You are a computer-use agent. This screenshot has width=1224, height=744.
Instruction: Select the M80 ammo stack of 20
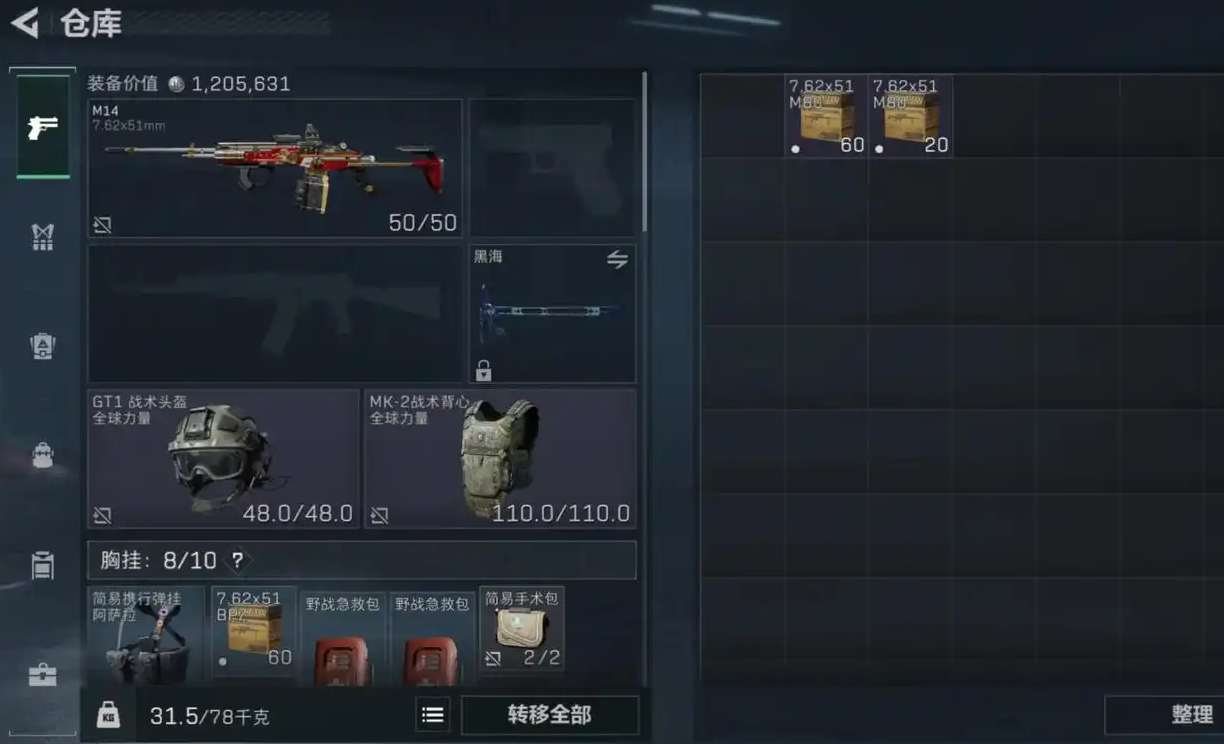tap(910, 116)
